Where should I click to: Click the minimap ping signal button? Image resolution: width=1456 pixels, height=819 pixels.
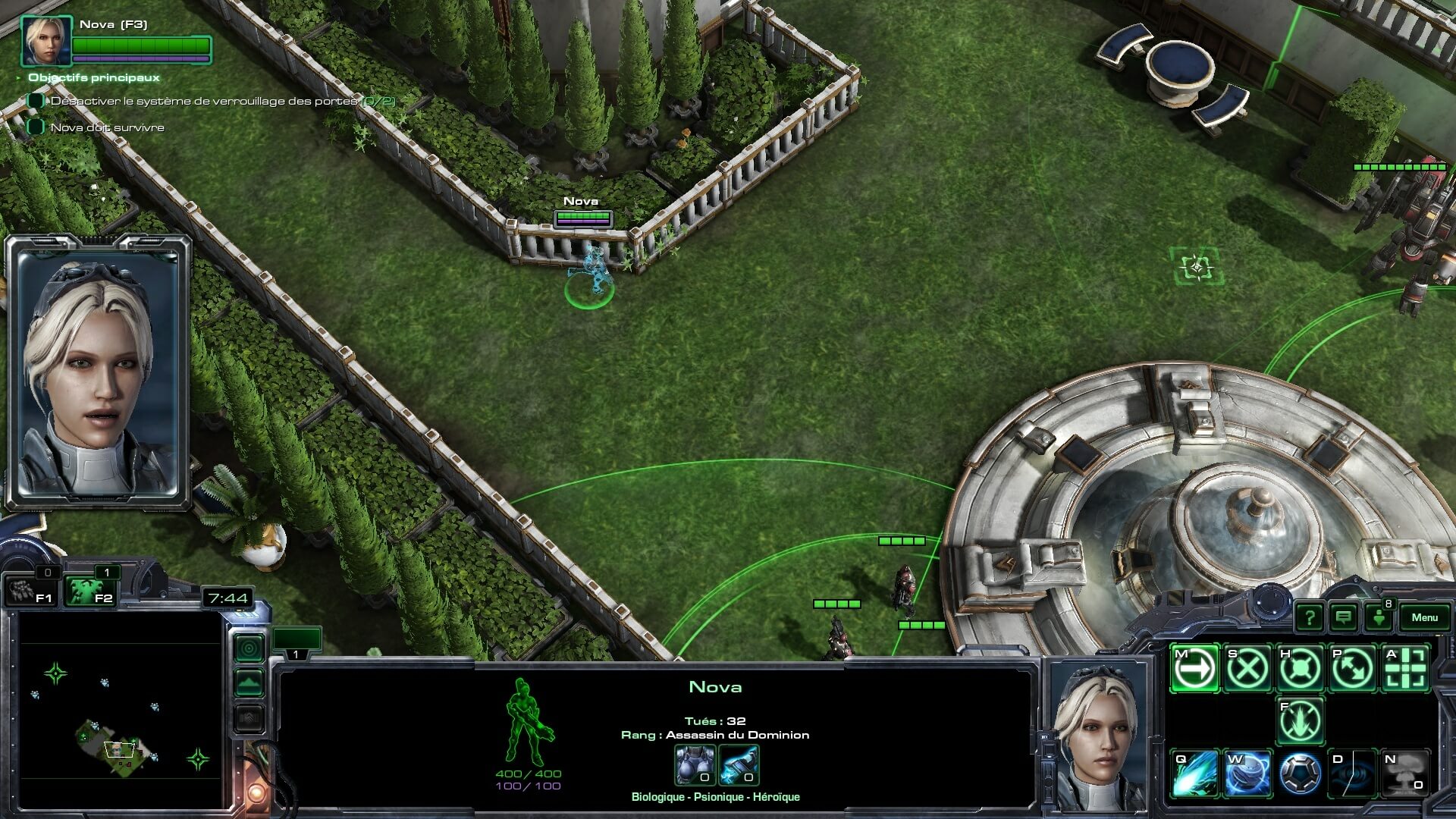(249, 648)
